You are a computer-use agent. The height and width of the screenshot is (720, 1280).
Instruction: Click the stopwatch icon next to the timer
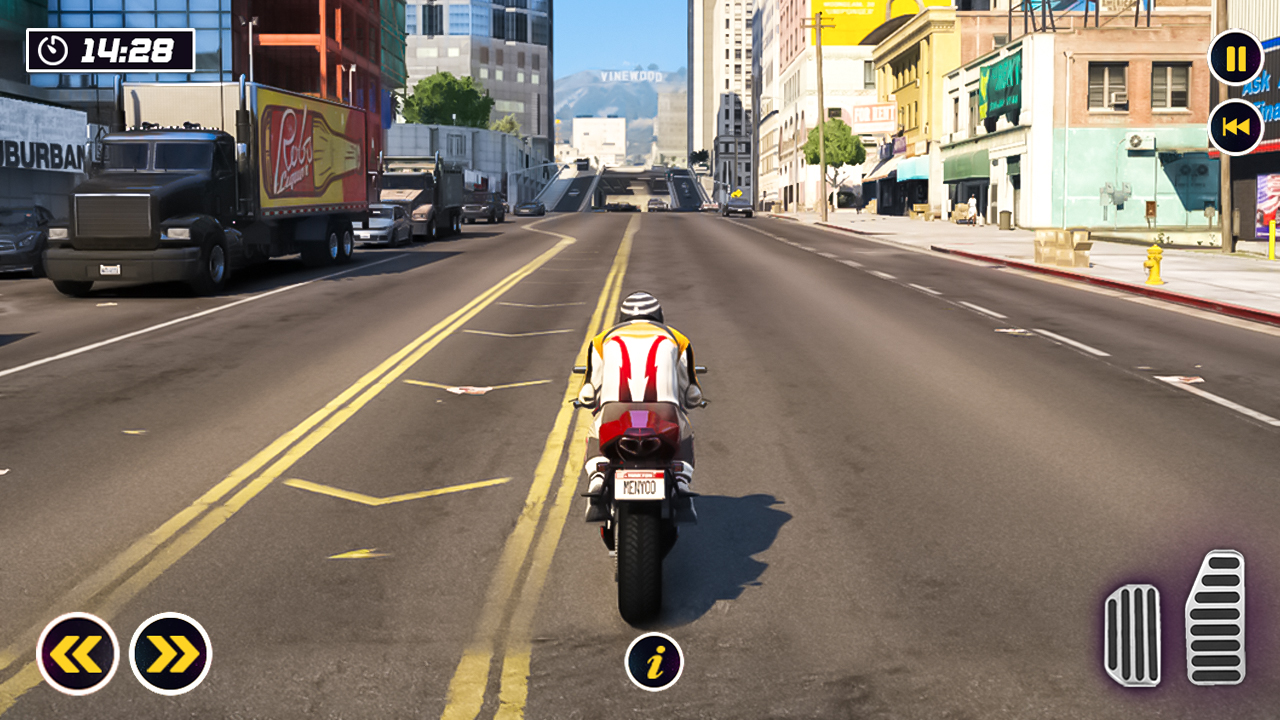55,46
